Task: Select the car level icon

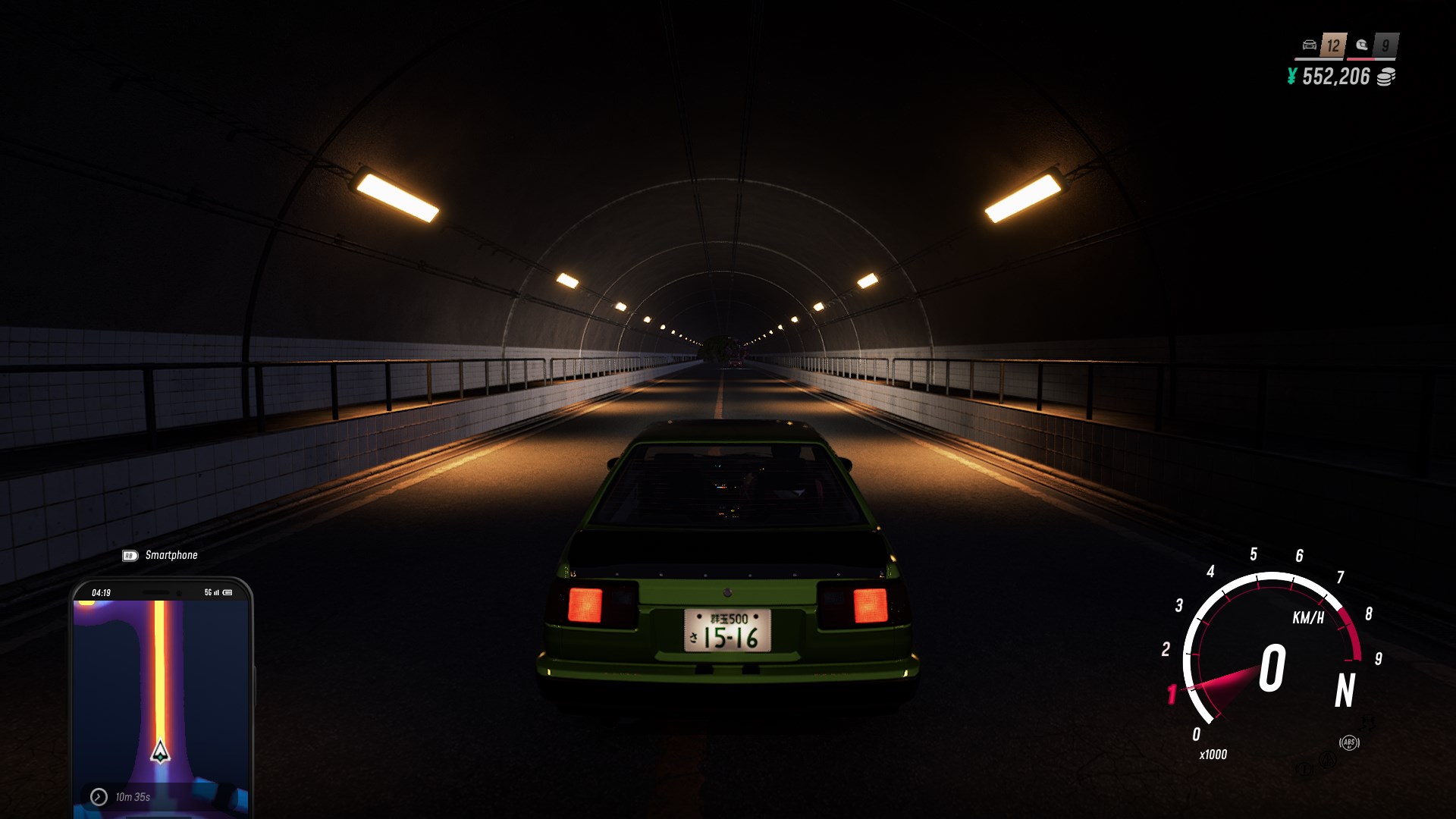Action: click(x=1310, y=45)
